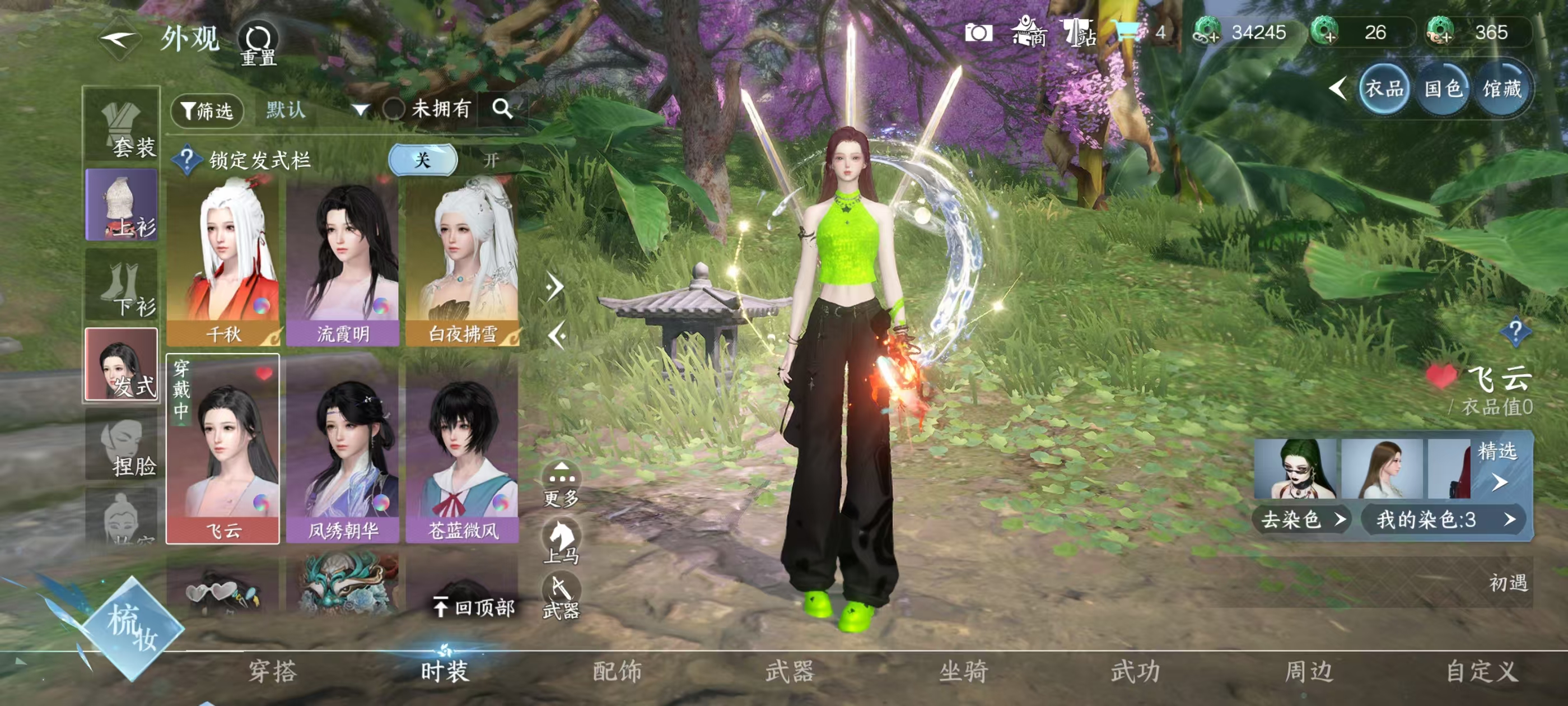
Task: Tick the 未拥有 checkbox
Action: point(394,110)
